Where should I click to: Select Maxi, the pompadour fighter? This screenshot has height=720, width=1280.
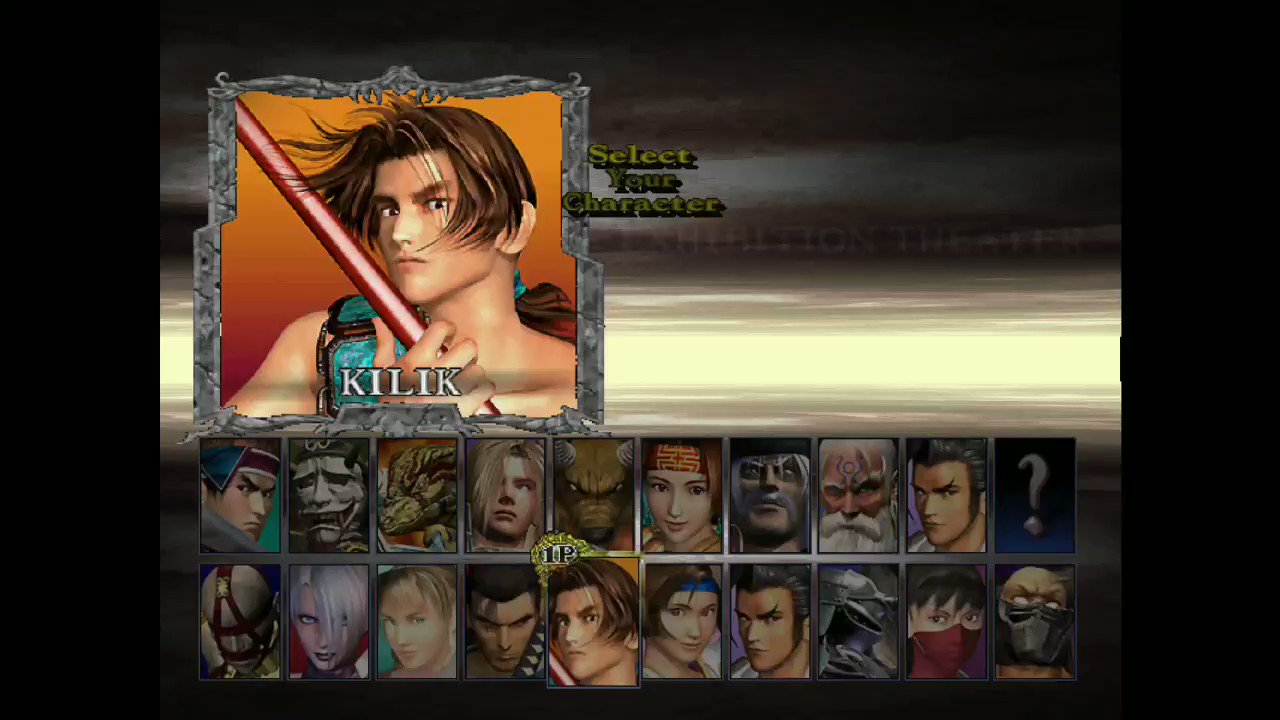(504, 620)
